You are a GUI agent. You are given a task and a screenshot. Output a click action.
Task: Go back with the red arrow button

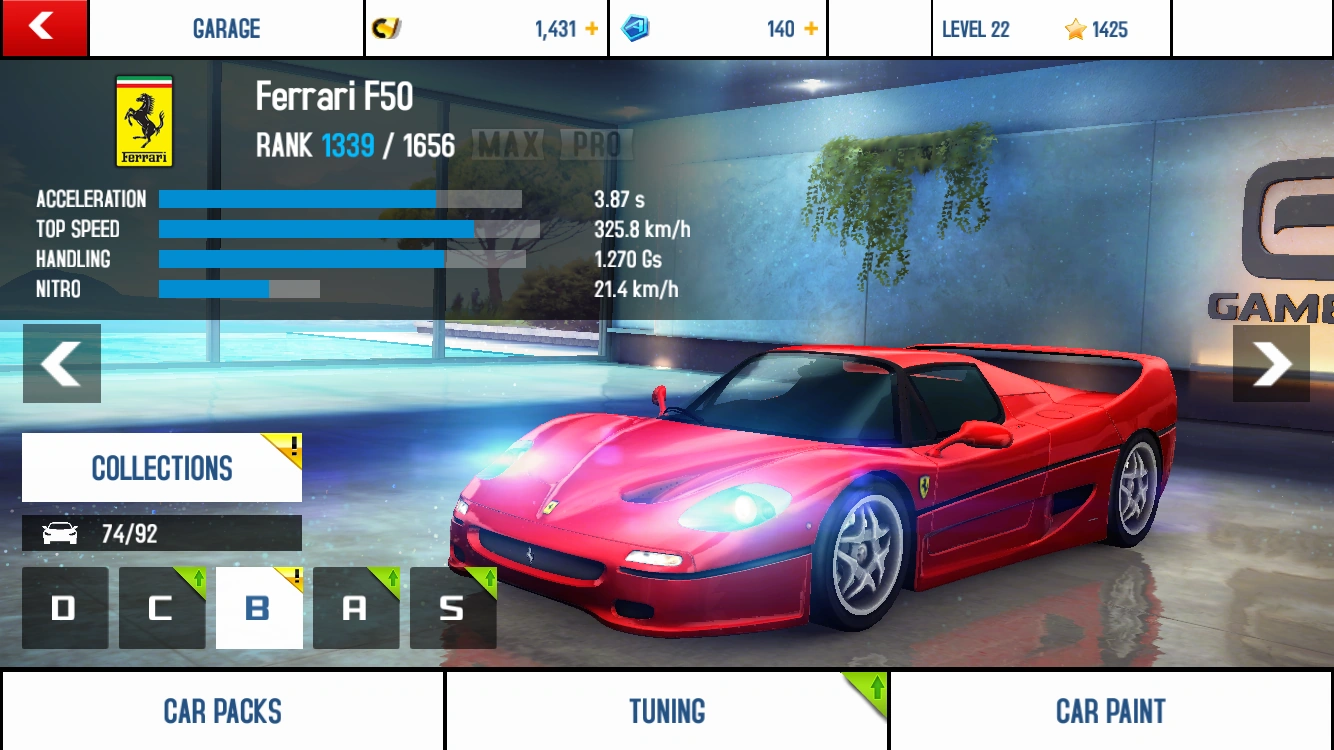tap(43, 27)
